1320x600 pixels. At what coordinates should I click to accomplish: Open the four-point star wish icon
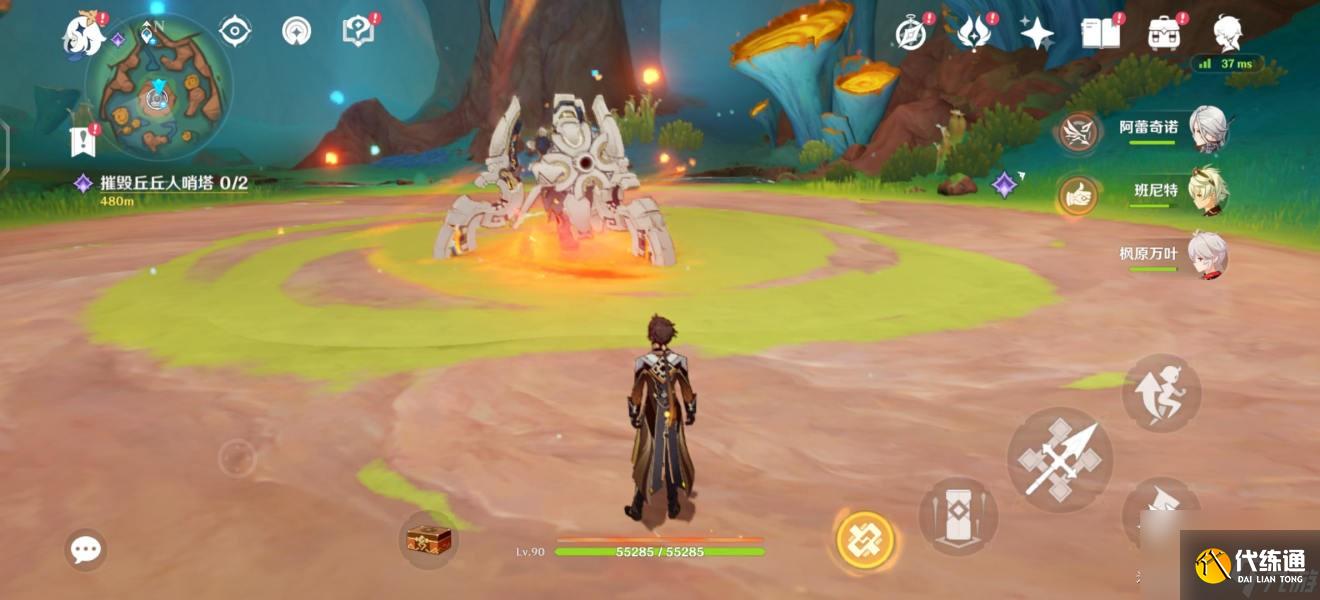tap(1036, 33)
